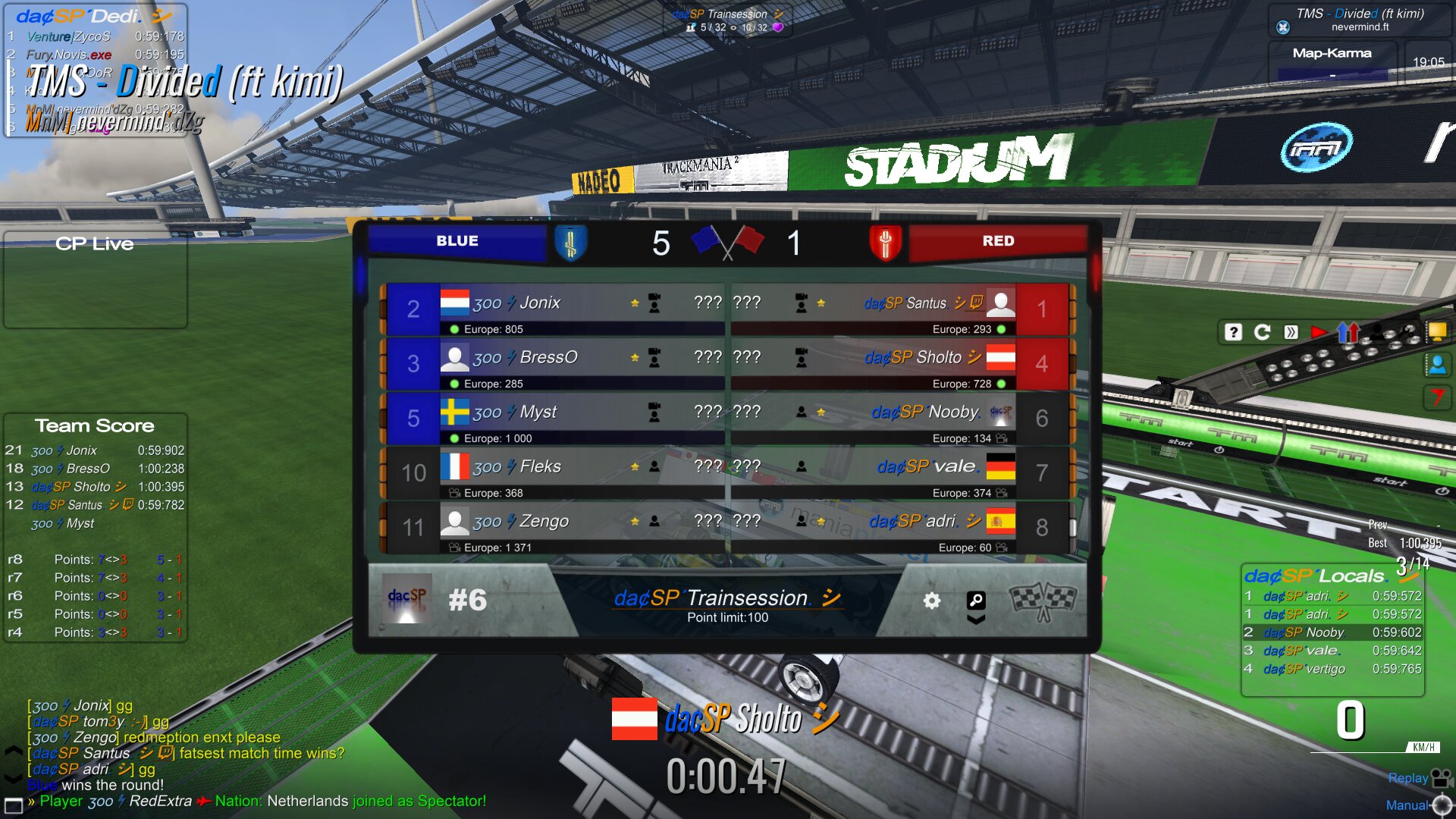1456x819 pixels.
Task: Select Myst in the blue team list
Action: tap(554, 418)
